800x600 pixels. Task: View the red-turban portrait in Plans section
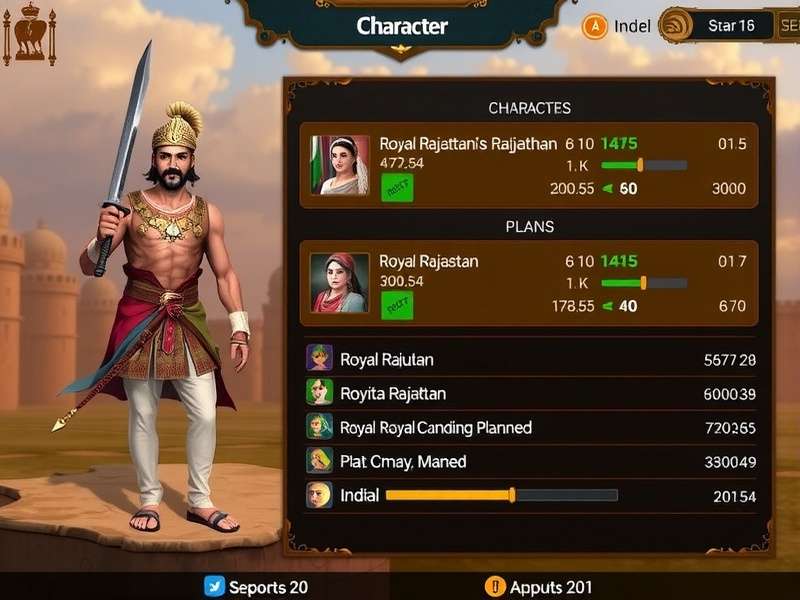point(340,283)
